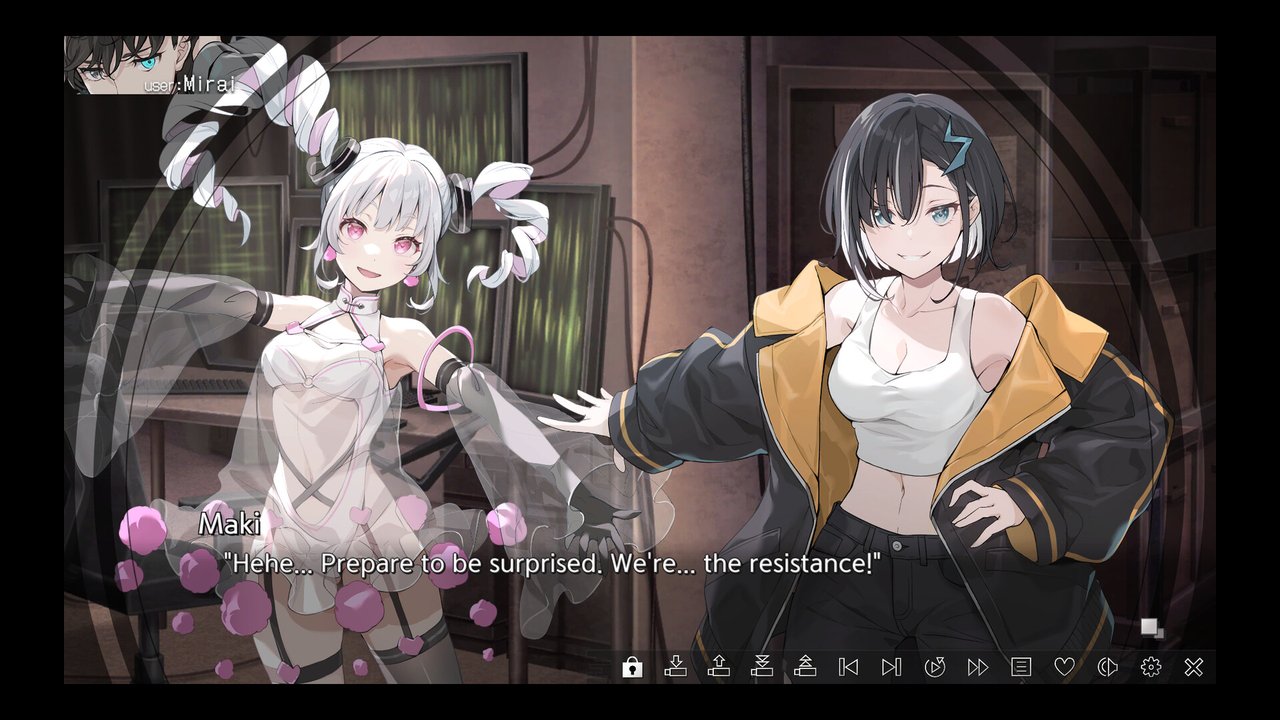Jump ahead to the next scene
Viewport: 1280px width, 720px height.
[891, 667]
